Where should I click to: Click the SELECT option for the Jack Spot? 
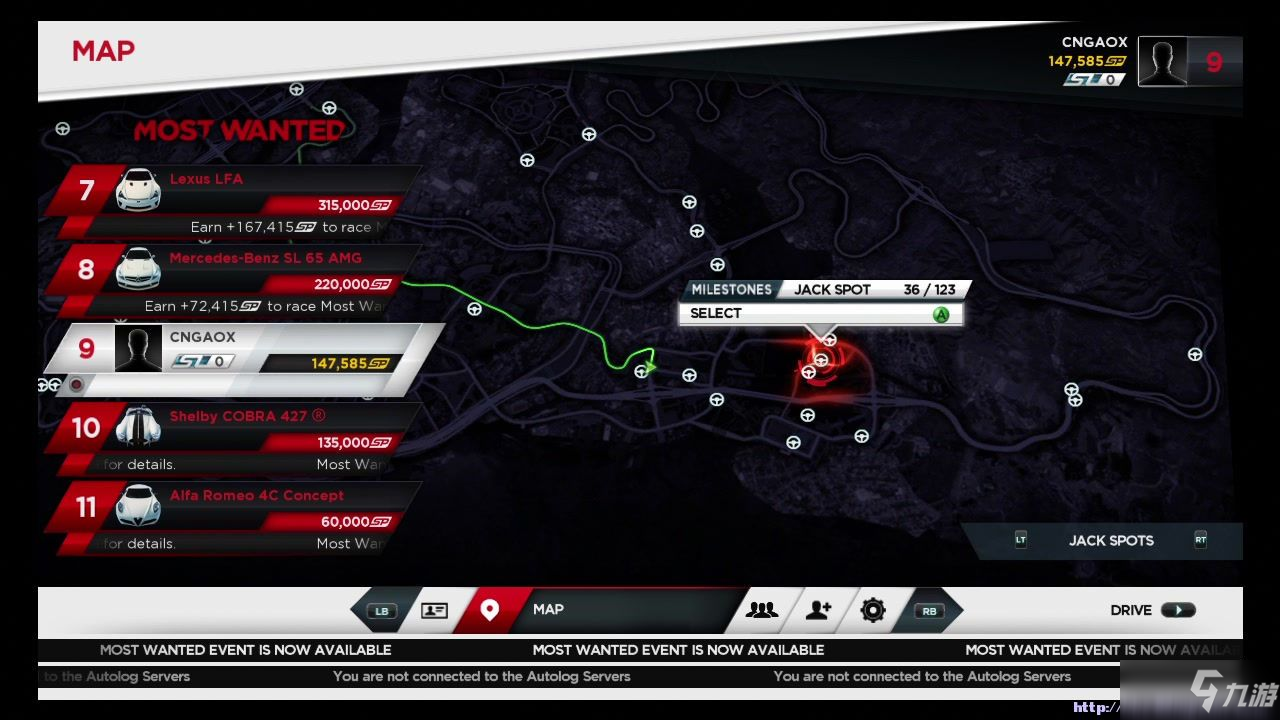tap(820, 314)
